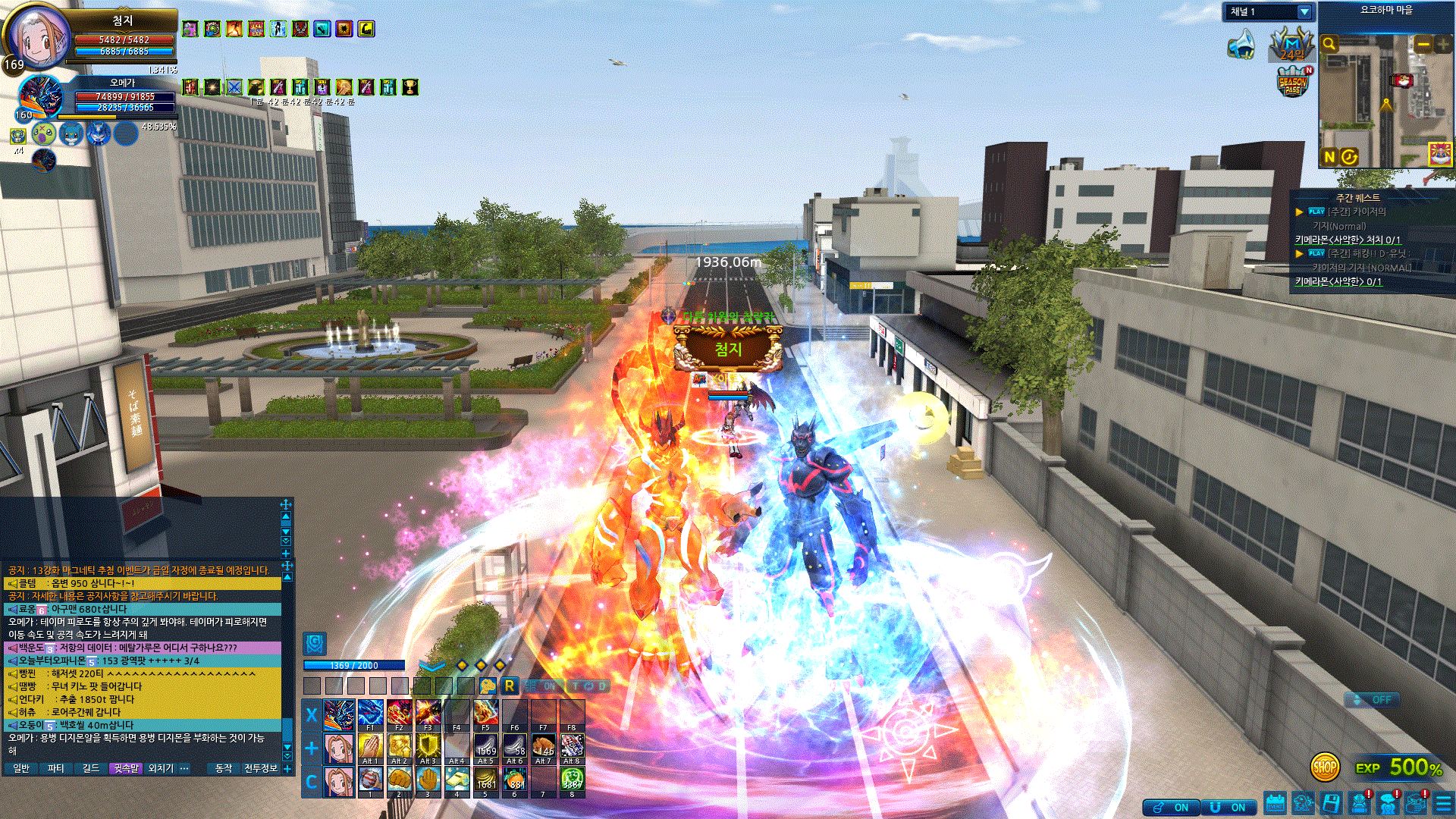
Task: Use the orange fruit item in slot 6
Action: pyautogui.click(x=515, y=780)
